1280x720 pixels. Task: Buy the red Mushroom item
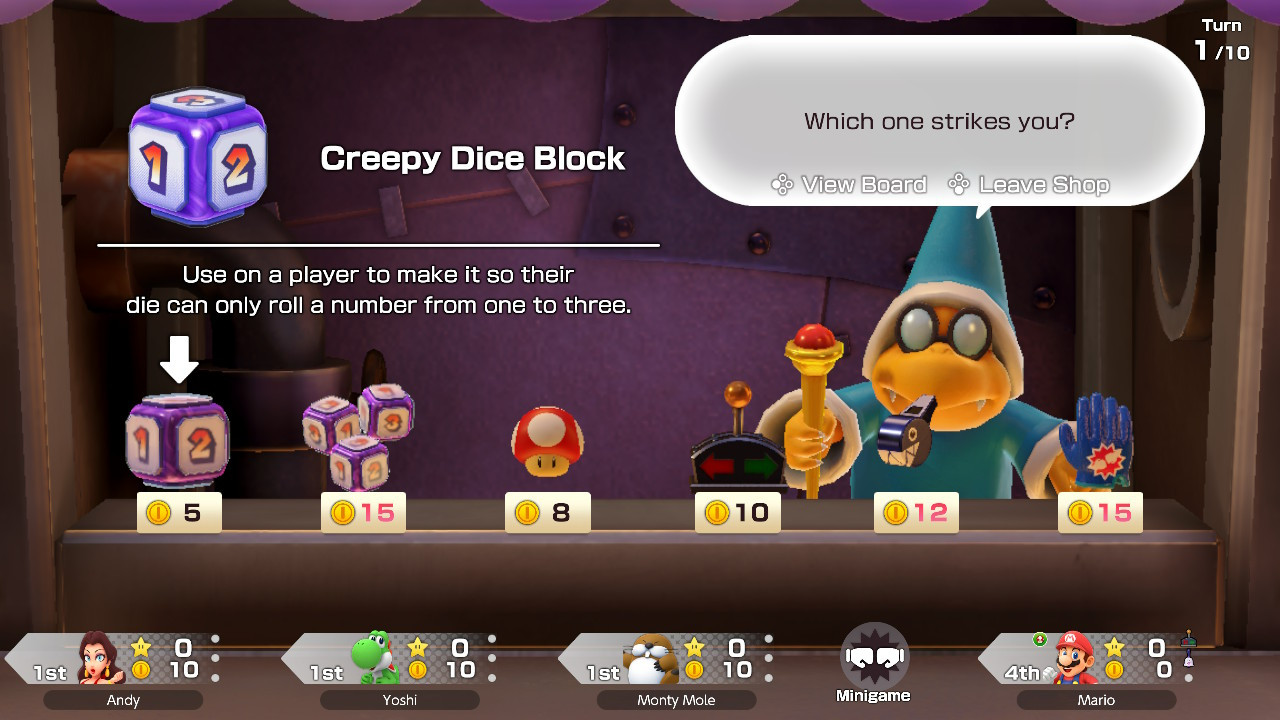coord(547,440)
